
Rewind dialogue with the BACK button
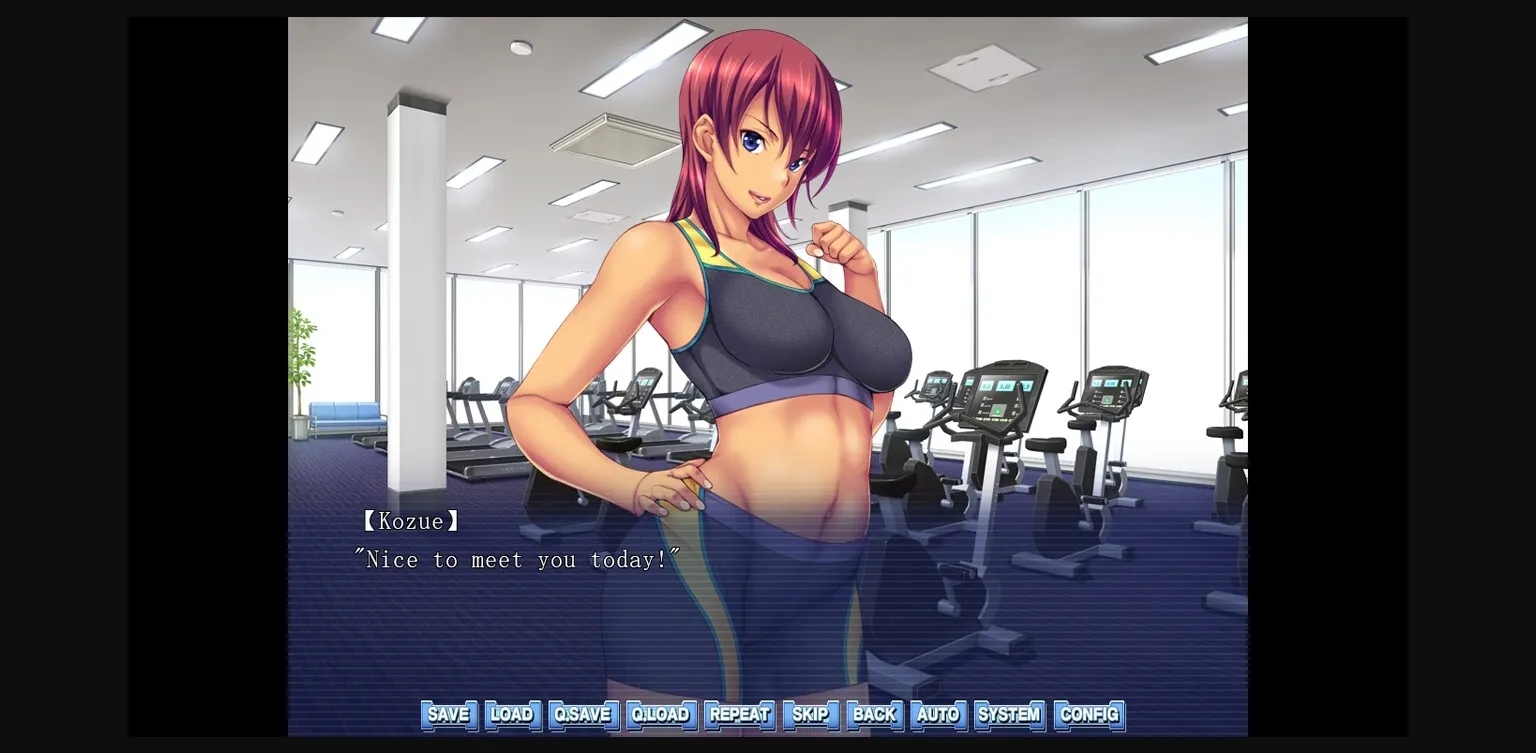pos(874,715)
